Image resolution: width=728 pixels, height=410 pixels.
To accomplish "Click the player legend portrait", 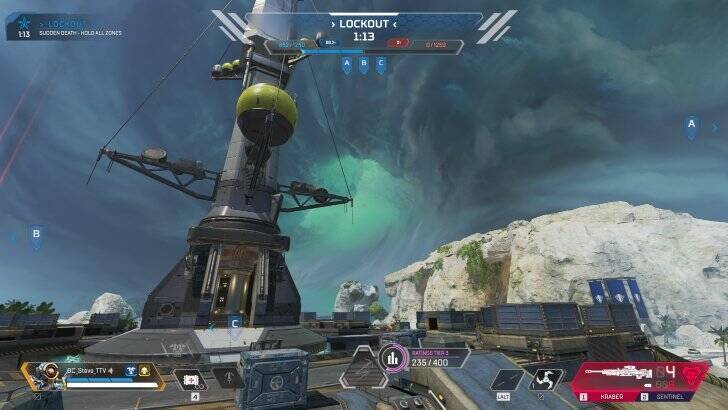I will tap(45, 377).
